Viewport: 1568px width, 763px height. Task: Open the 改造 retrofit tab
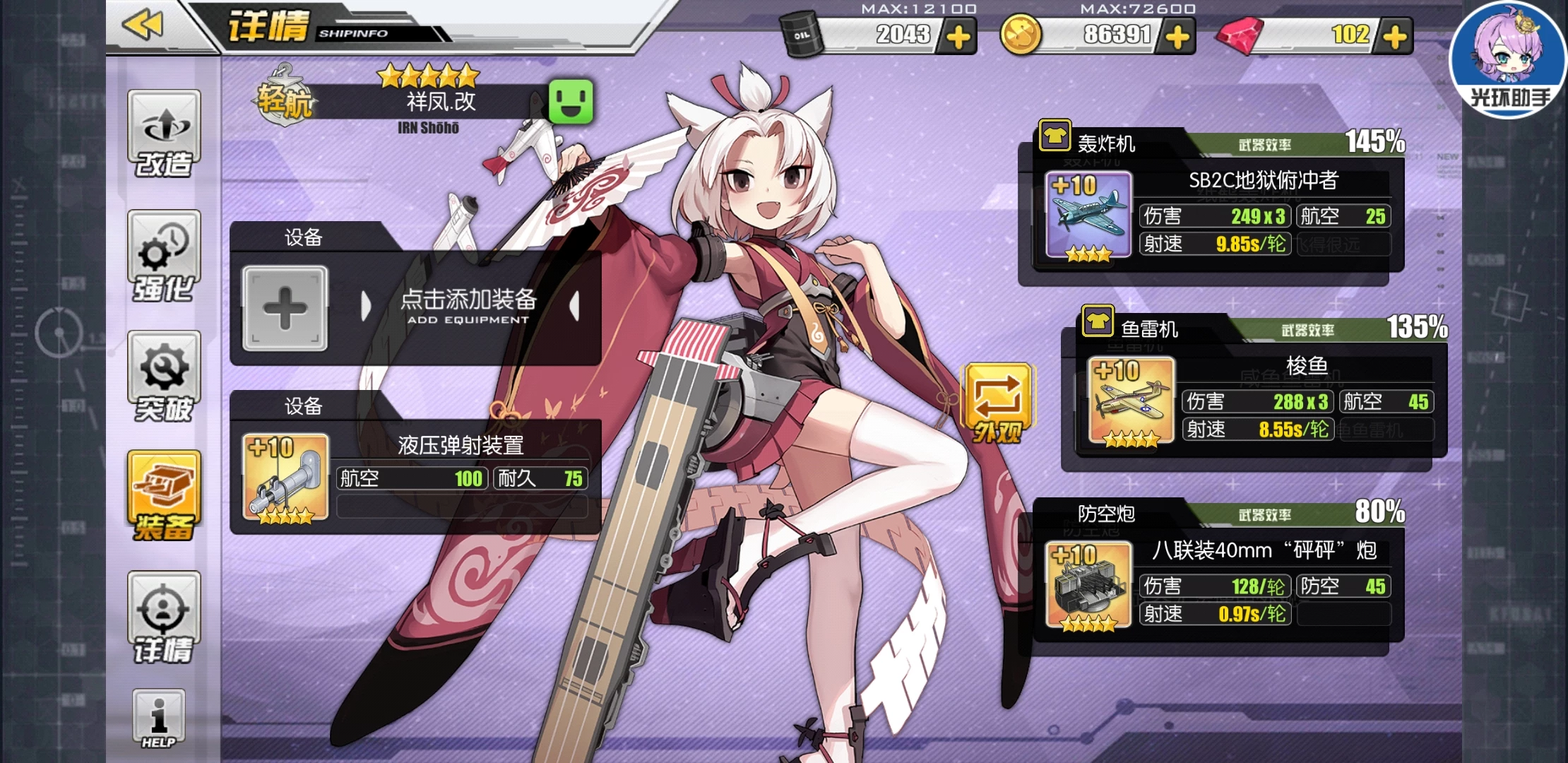pos(164,134)
